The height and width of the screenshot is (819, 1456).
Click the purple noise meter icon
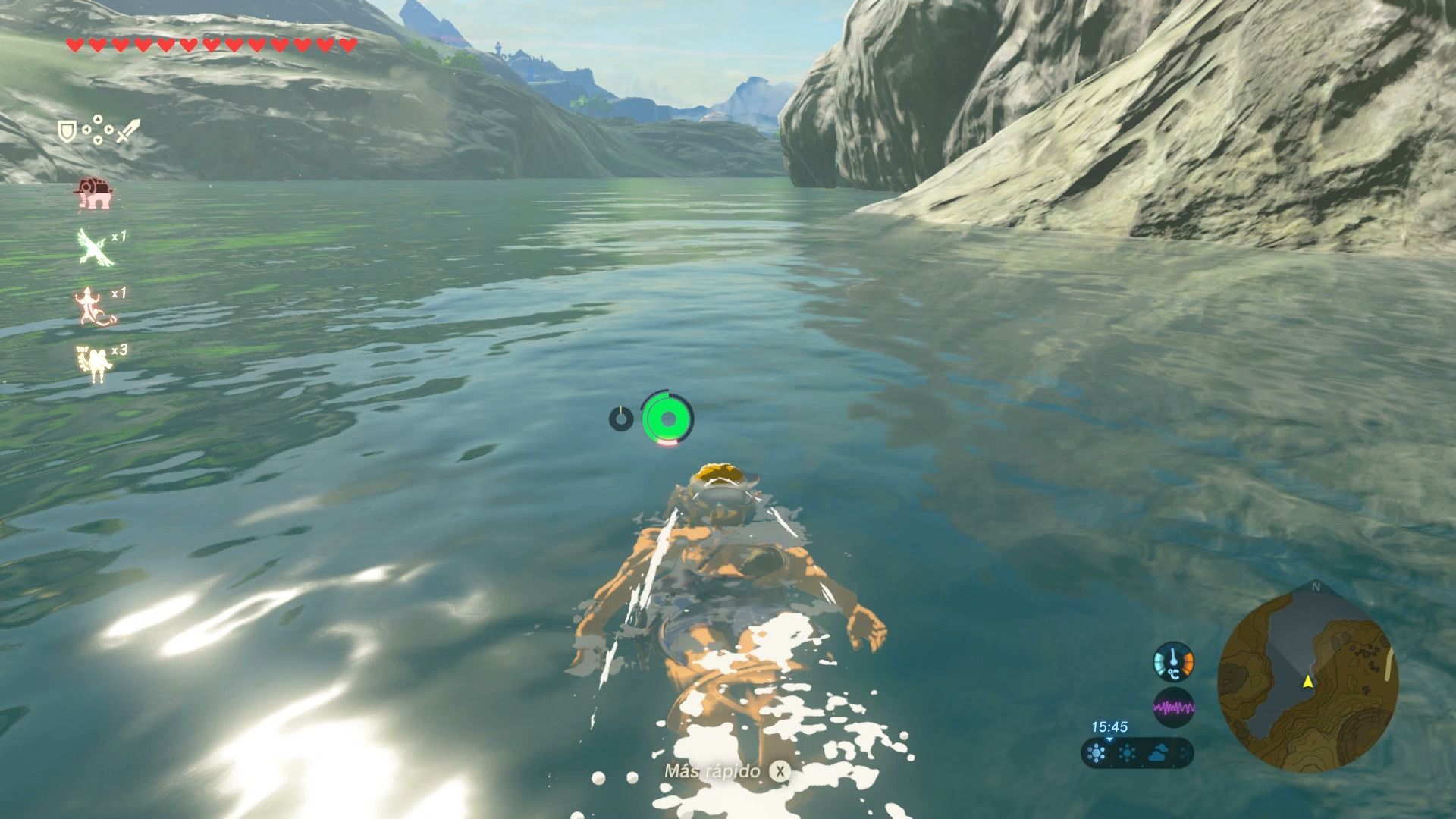1173,708
